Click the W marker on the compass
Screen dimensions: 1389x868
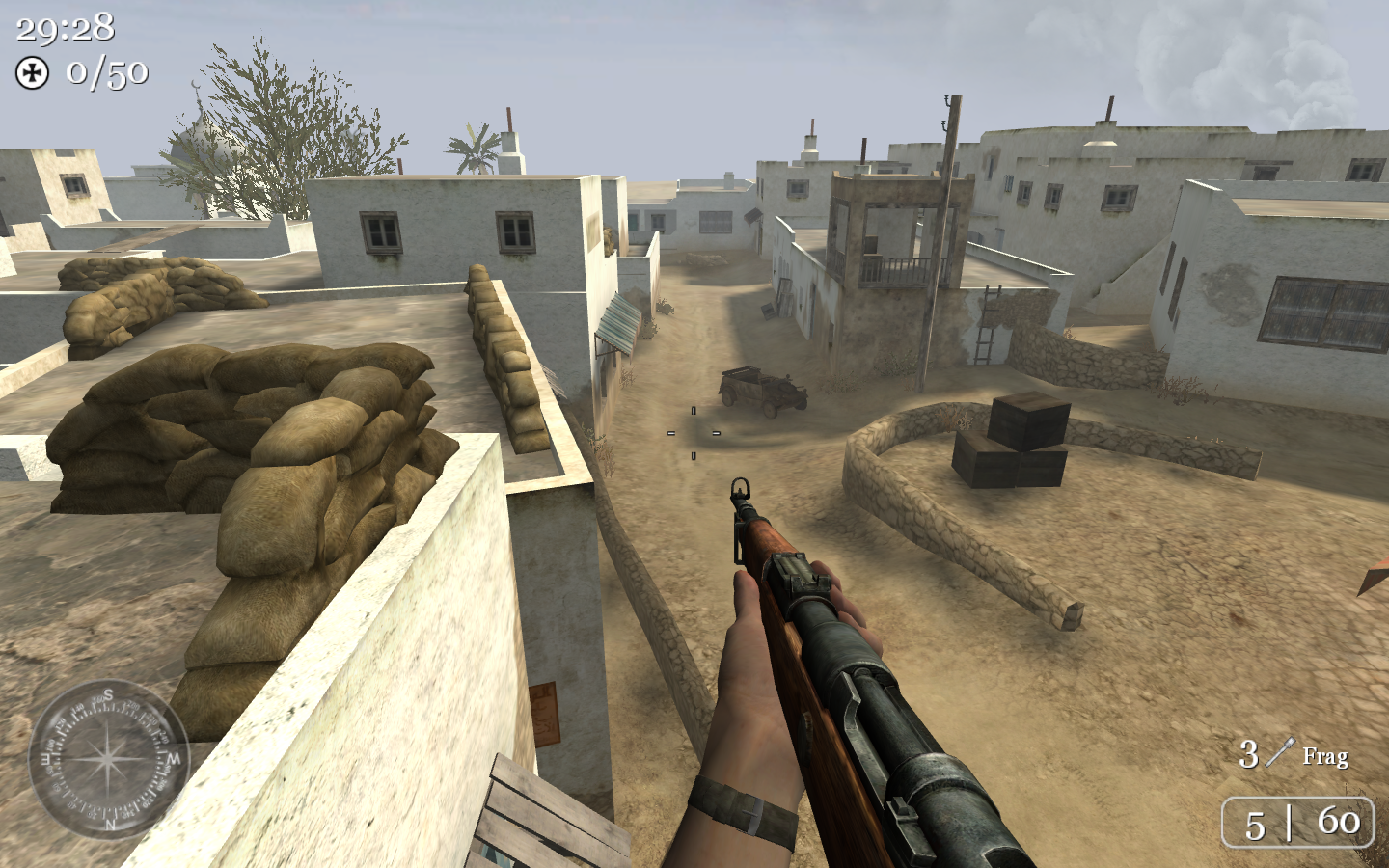coord(172,758)
